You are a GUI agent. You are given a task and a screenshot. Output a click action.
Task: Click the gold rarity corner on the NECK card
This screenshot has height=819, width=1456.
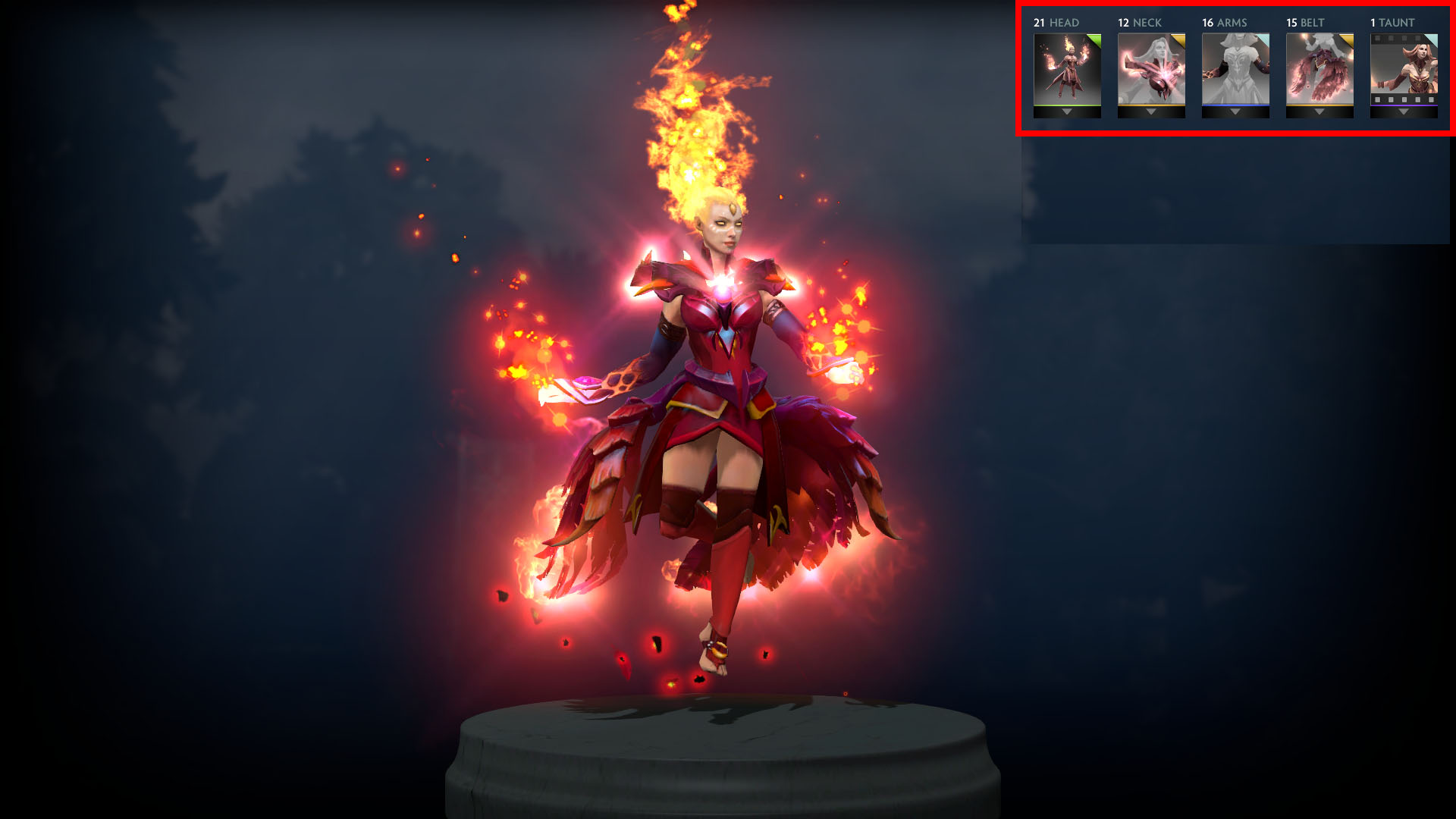[1180, 39]
